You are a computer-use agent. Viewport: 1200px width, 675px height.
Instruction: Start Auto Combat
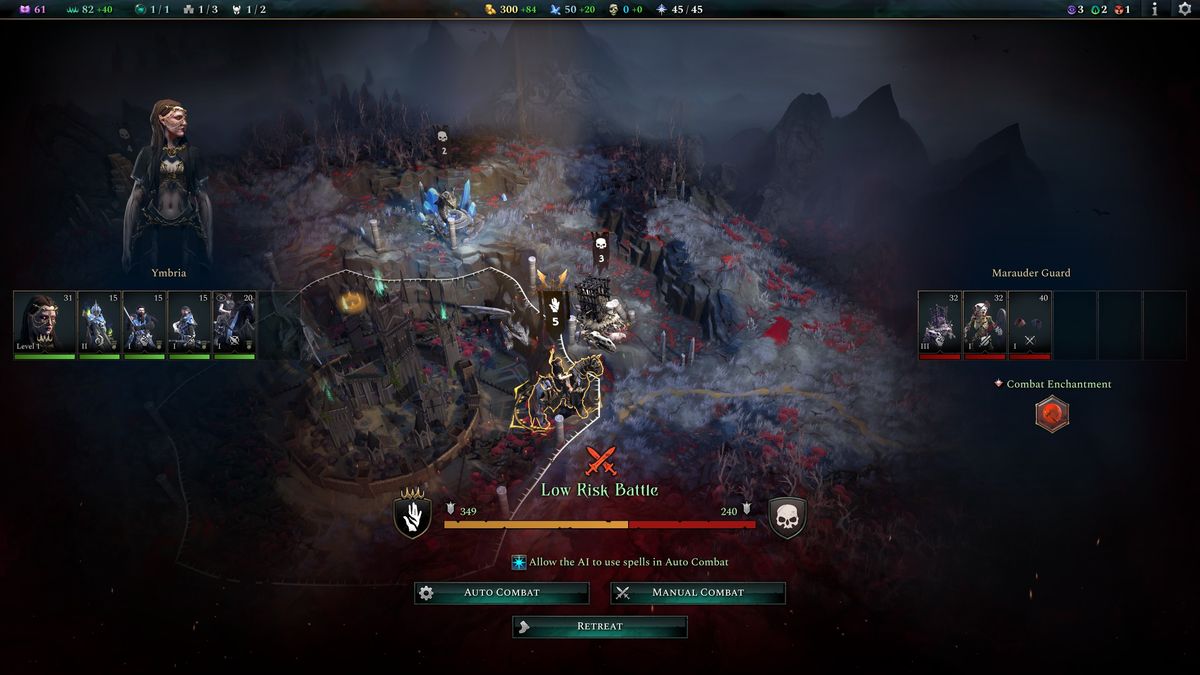[501, 593]
